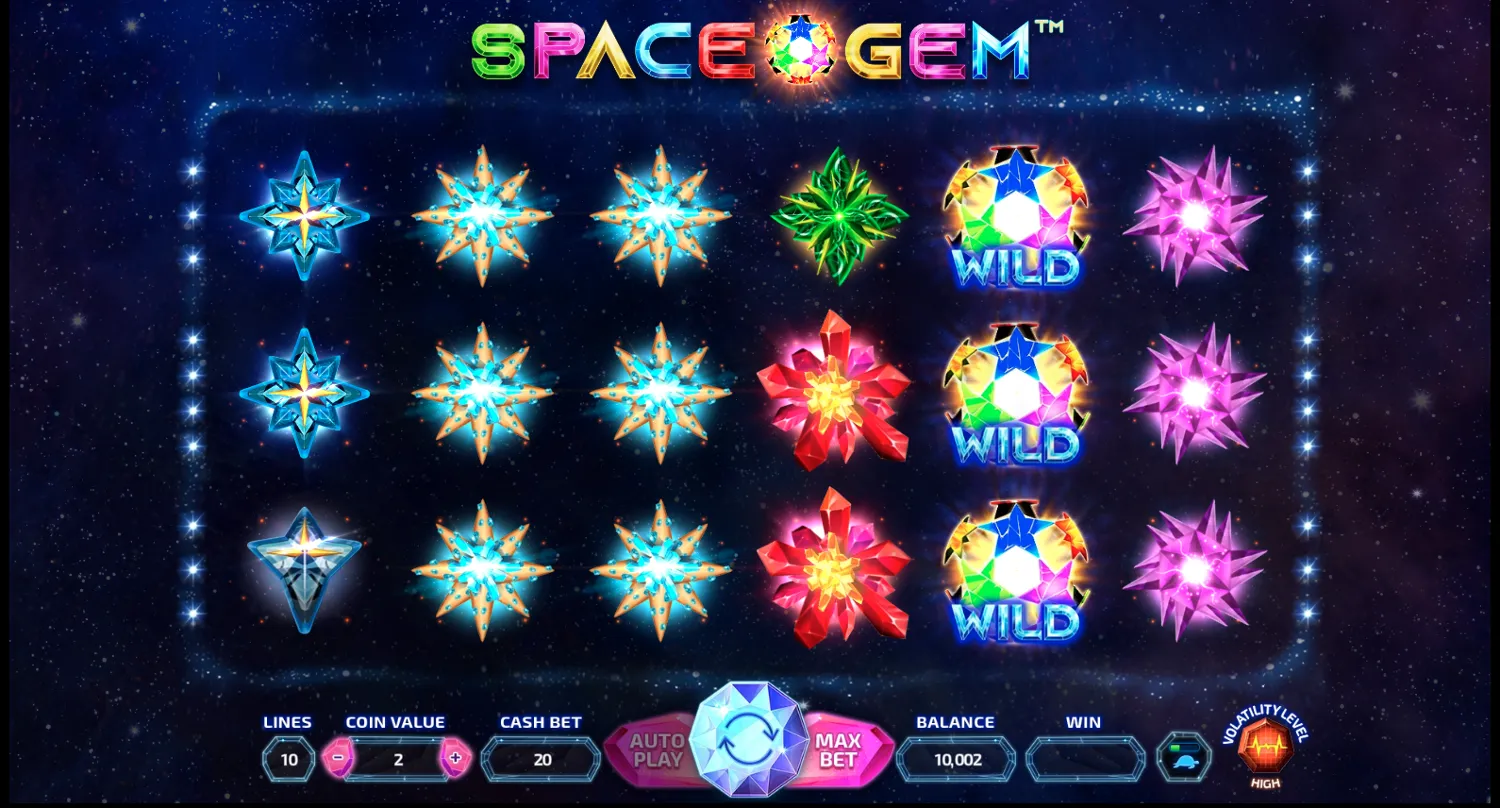1500x808 pixels.
Task: Increase coin value with the plus stepper
Action: [x=456, y=758]
